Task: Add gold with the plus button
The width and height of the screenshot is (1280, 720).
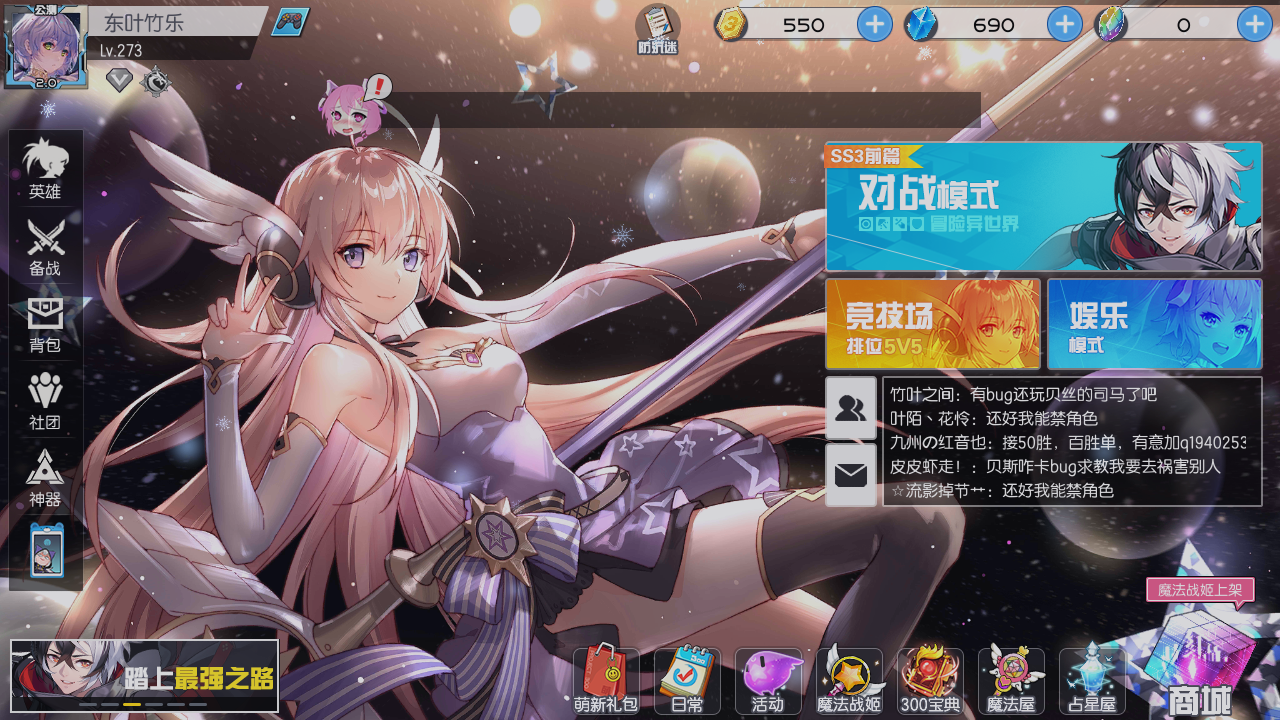Action: click(x=875, y=24)
